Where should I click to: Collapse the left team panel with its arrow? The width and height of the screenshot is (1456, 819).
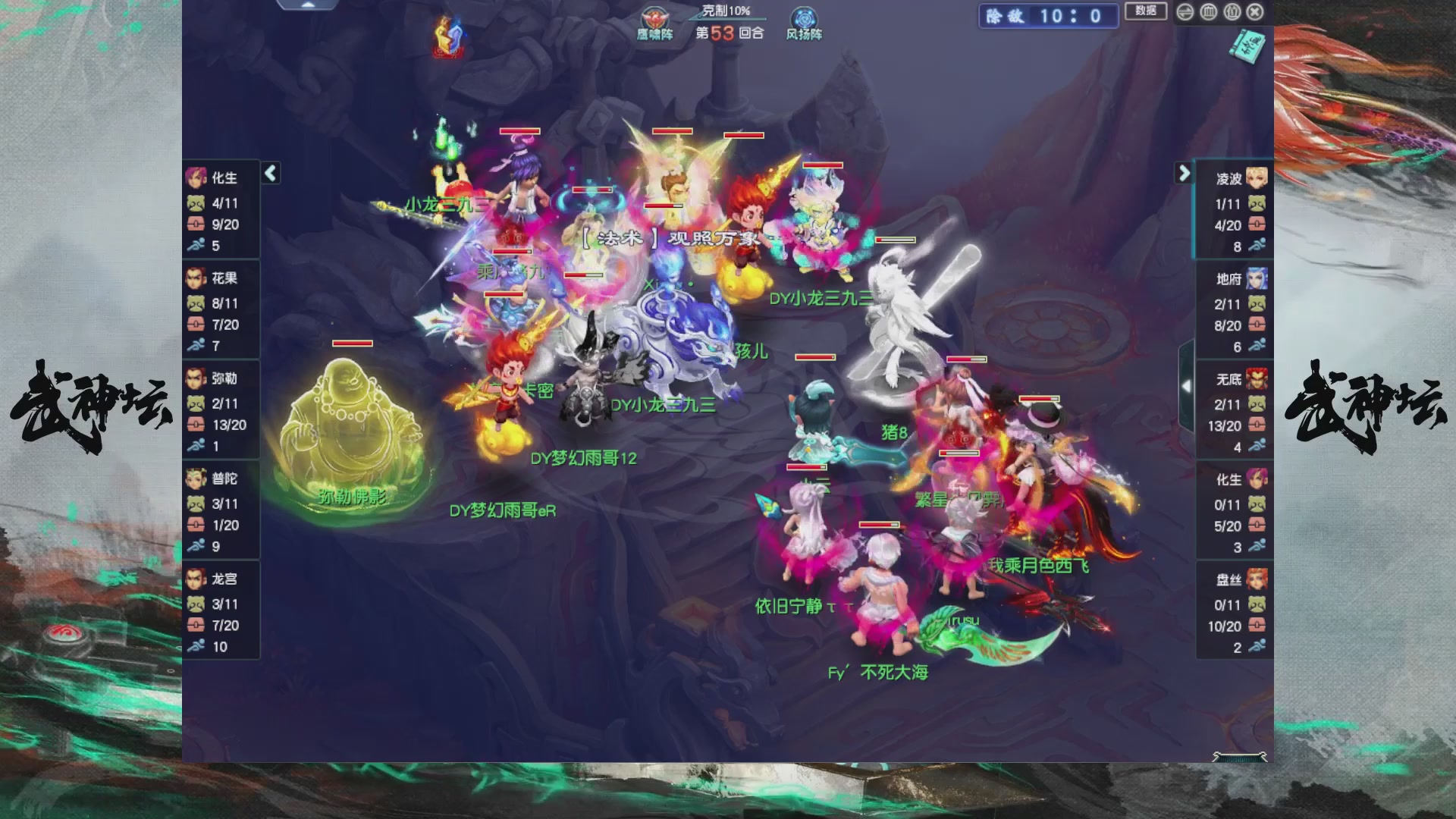tap(269, 173)
